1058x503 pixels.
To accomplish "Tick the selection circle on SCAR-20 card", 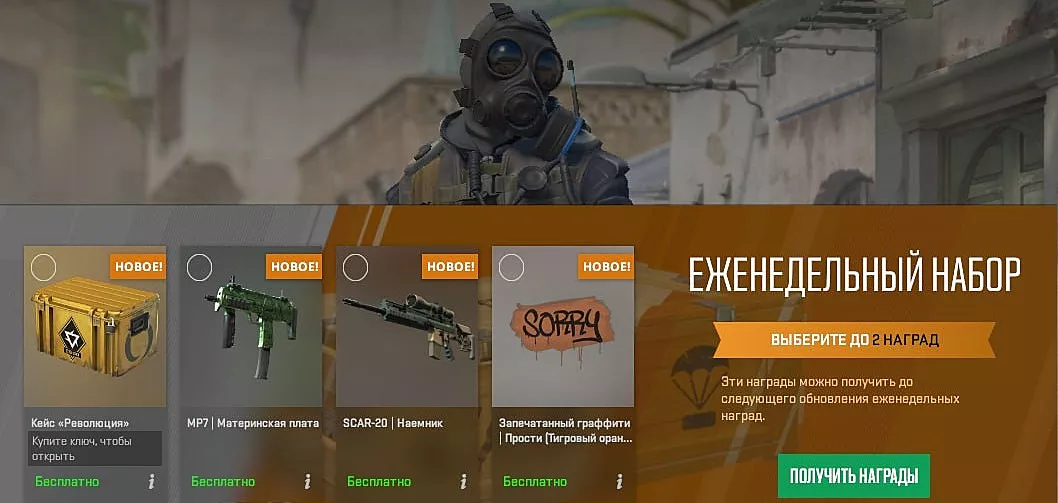I will point(356,267).
